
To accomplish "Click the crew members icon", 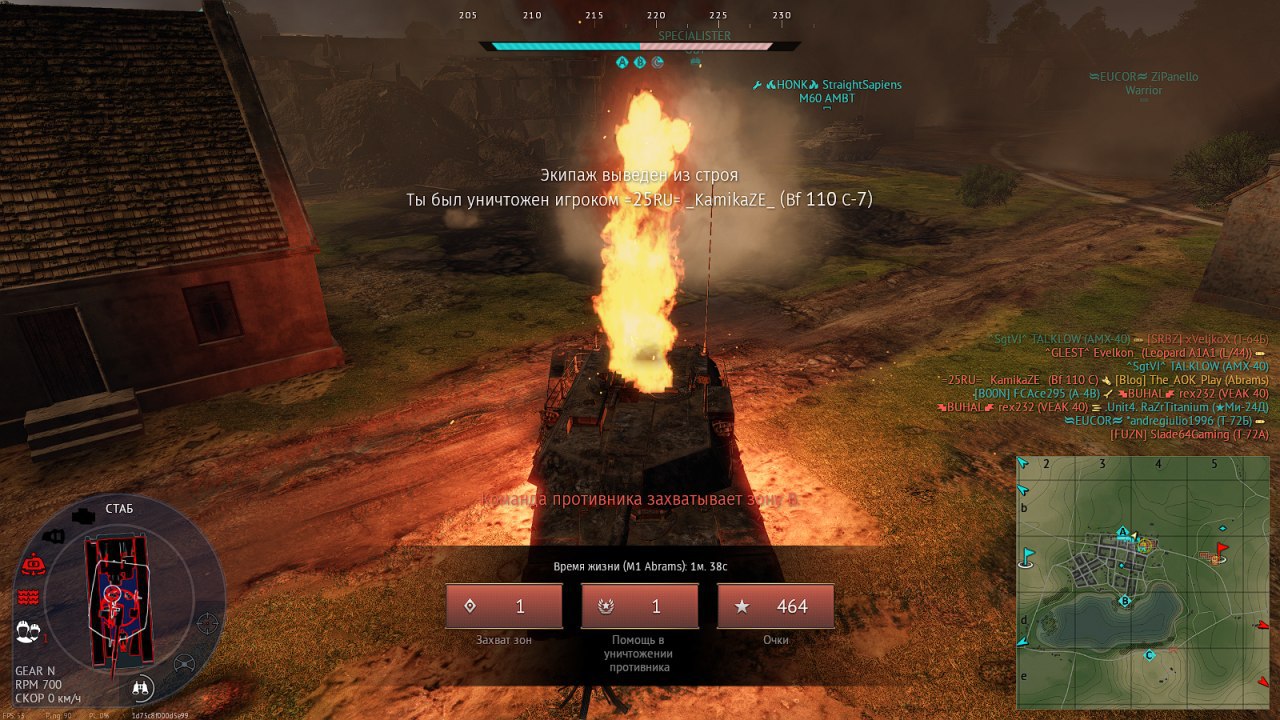I will tap(28, 631).
